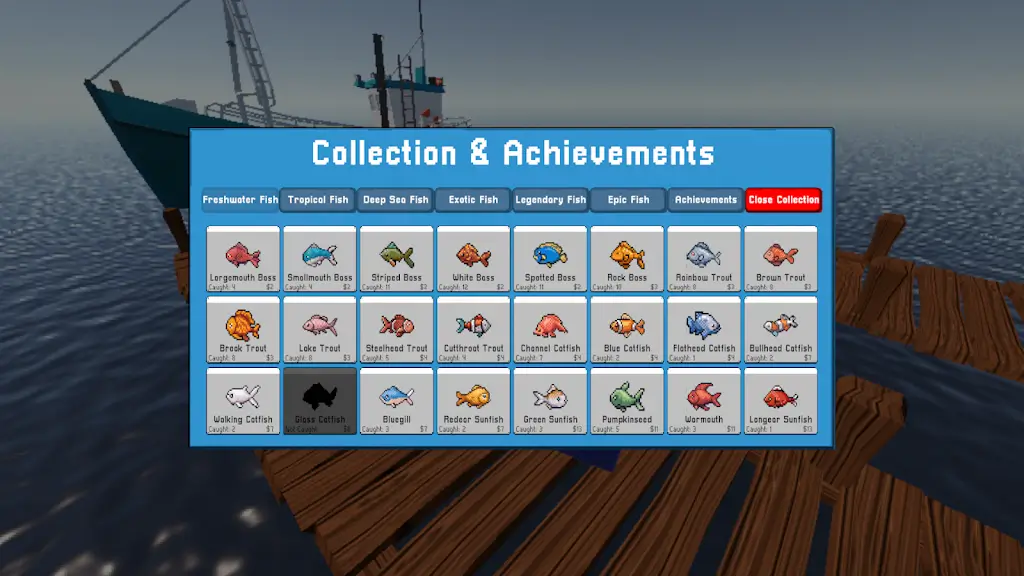Choose the Spotted Bass tile
Screen dimensions: 1024x576
[551, 259]
